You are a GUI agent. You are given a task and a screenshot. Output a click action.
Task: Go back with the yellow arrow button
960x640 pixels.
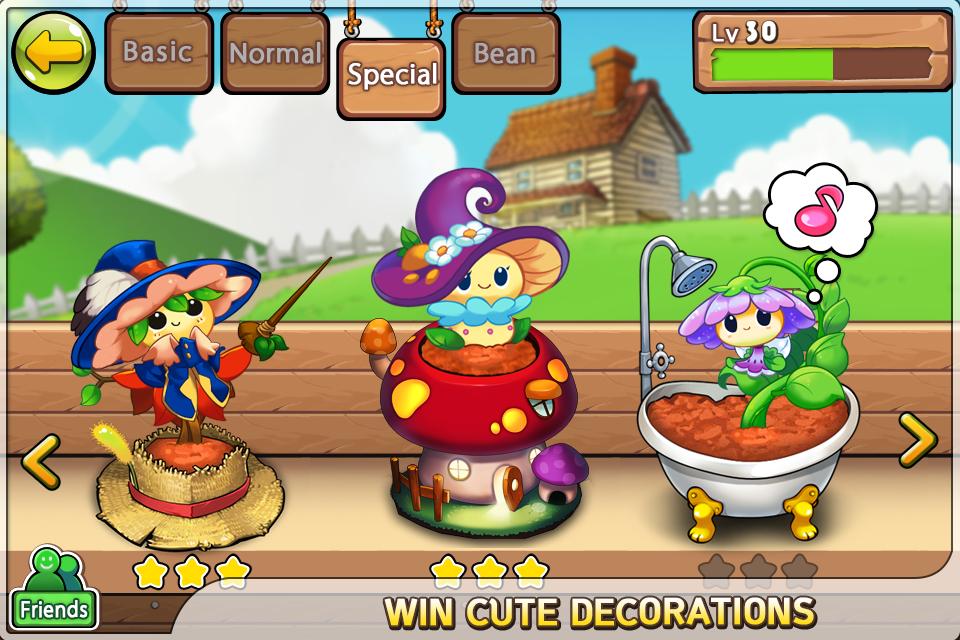52,52
